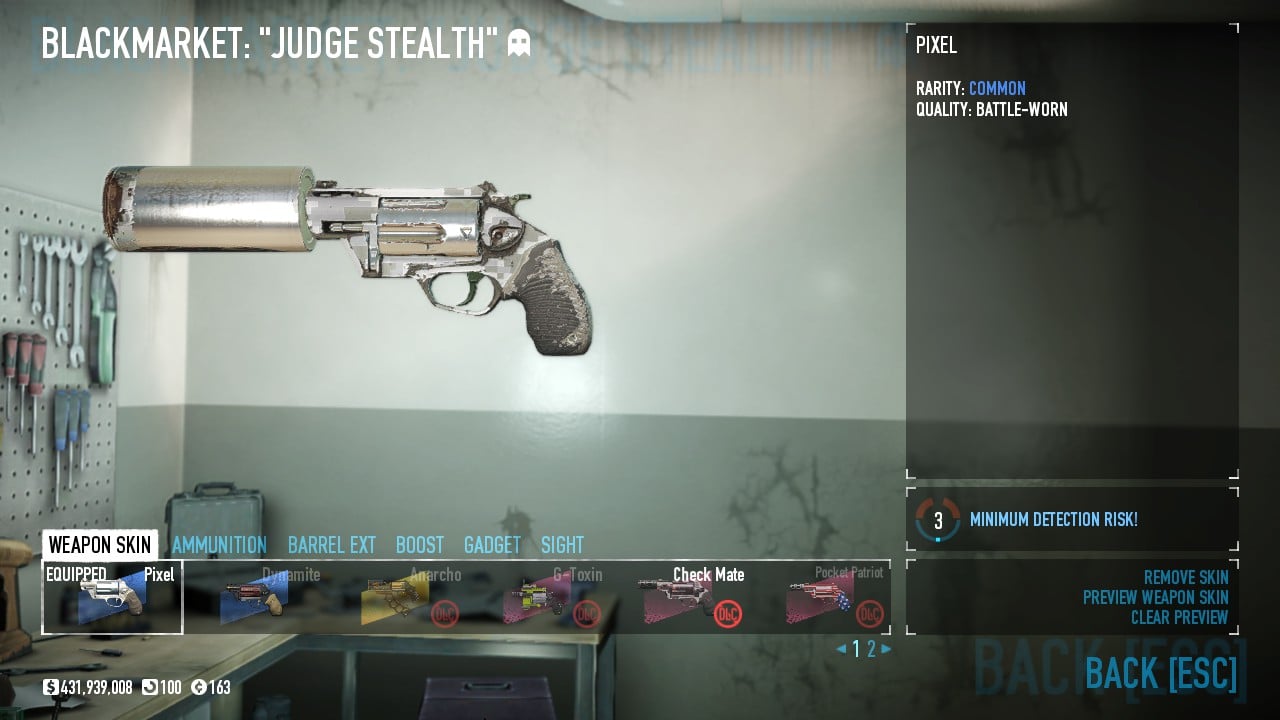Image resolution: width=1280 pixels, height=720 pixels.
Task: Select the equipped Pixel skin slot
Action: [112, 598]
